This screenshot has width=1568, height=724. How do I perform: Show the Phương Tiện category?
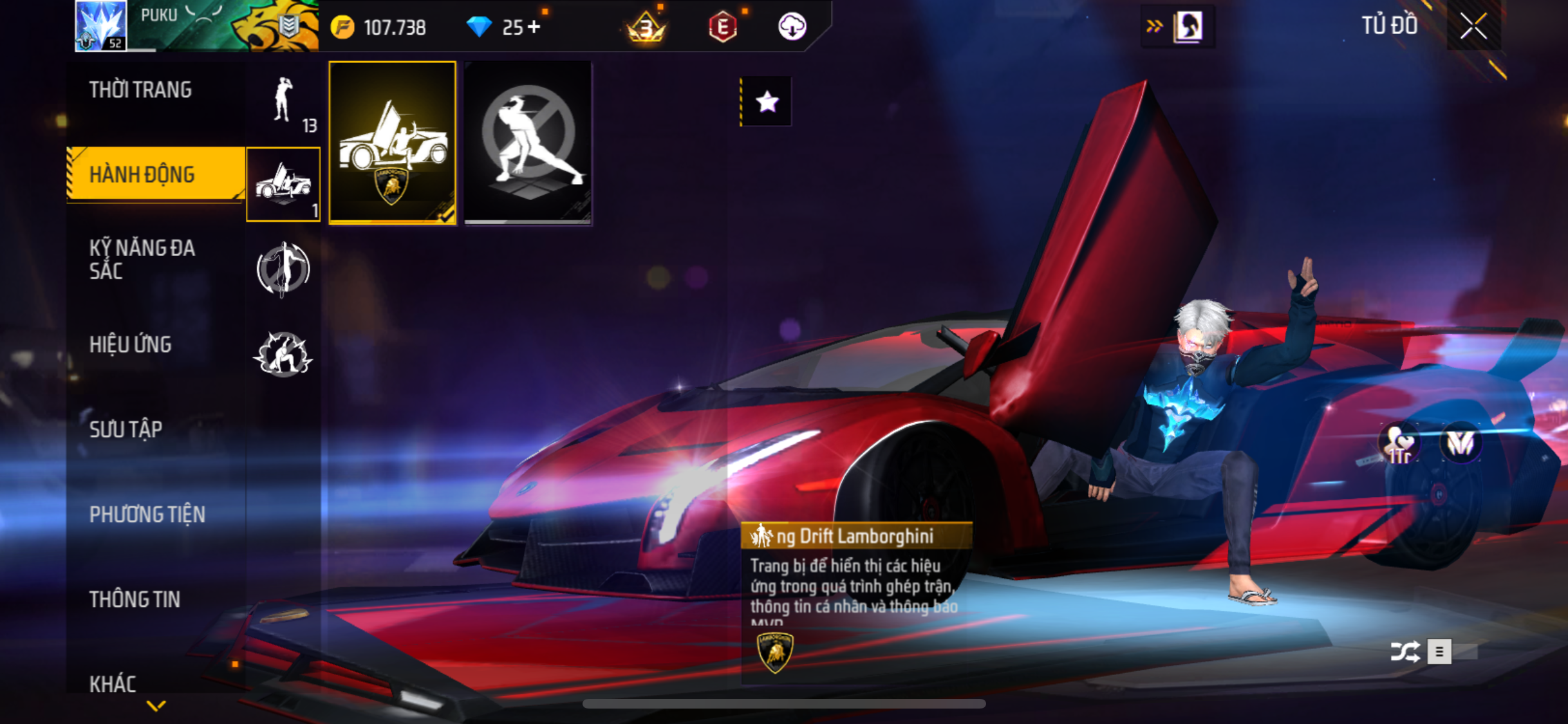point(147,514)
